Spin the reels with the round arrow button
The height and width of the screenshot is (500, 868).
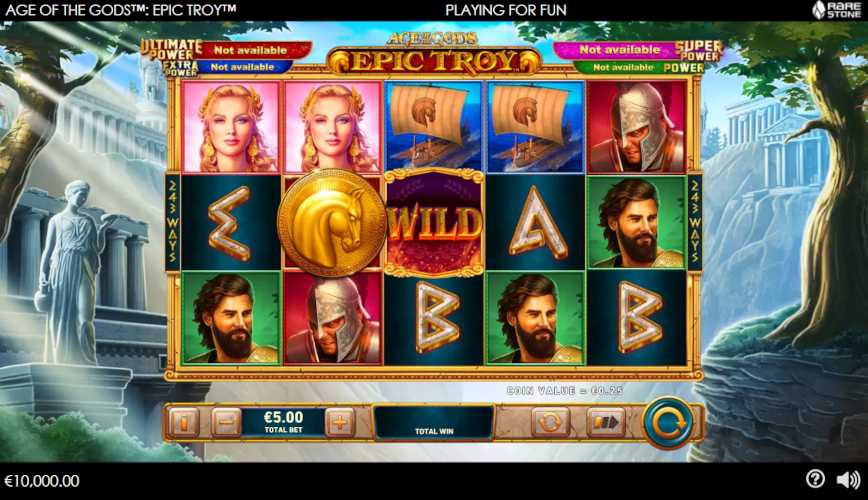coord(667,423)
